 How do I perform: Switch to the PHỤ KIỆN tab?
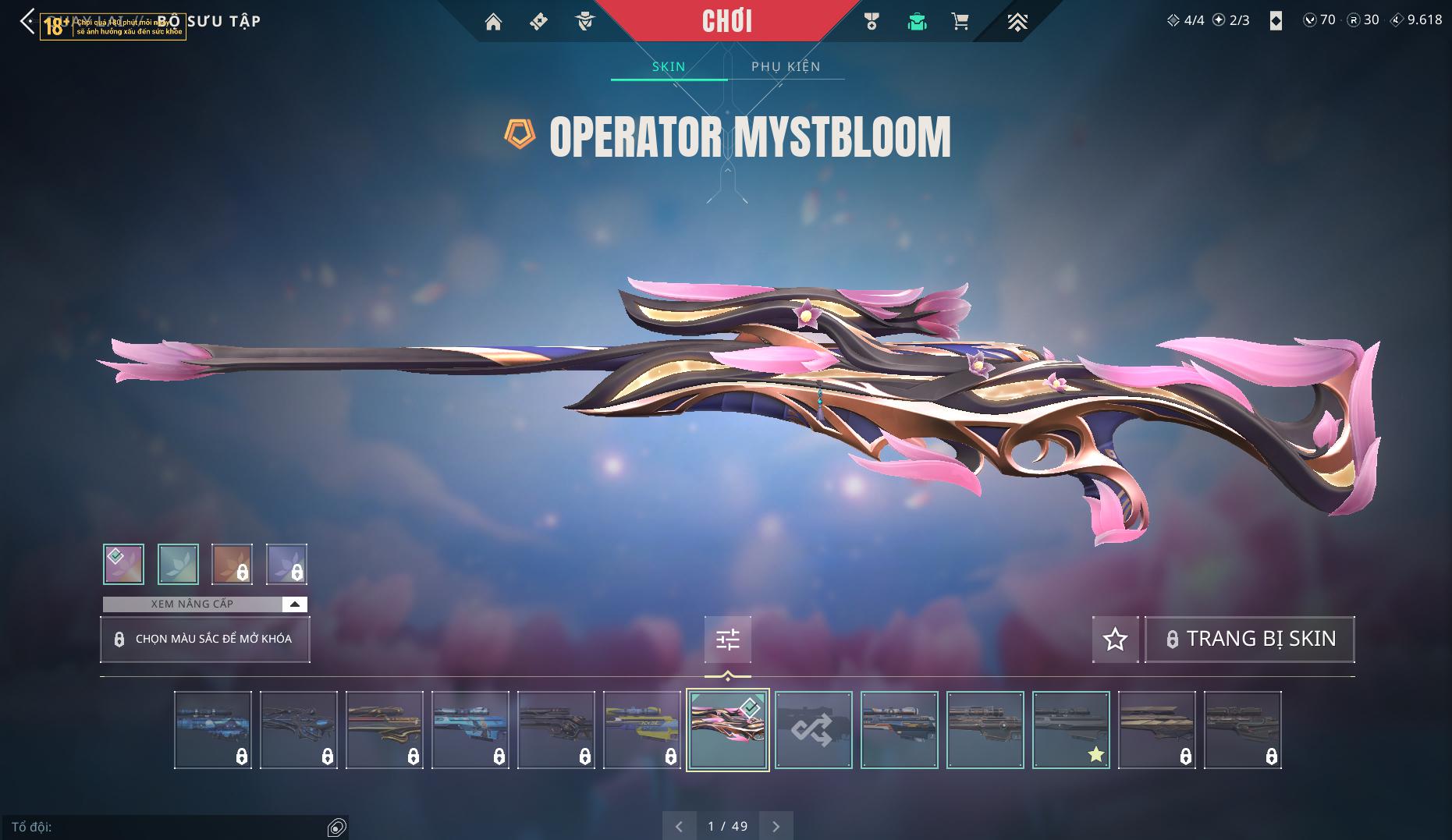(x=786, y=66)
